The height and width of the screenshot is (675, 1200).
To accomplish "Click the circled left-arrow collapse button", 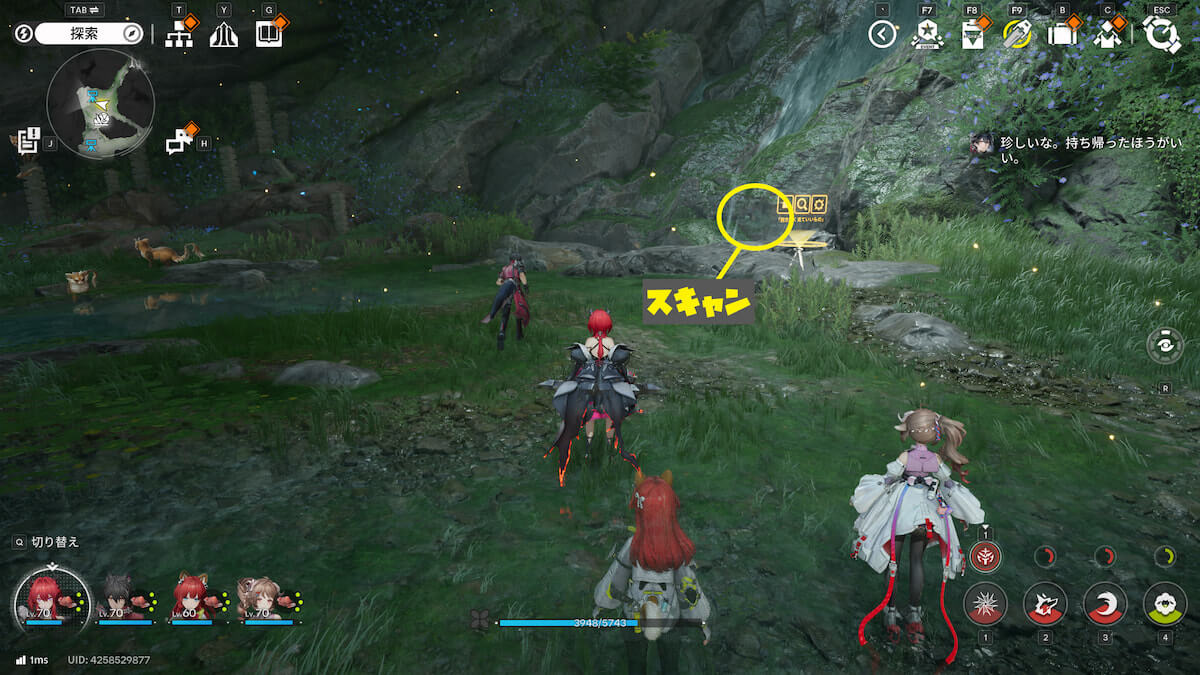I will point(881,35).
